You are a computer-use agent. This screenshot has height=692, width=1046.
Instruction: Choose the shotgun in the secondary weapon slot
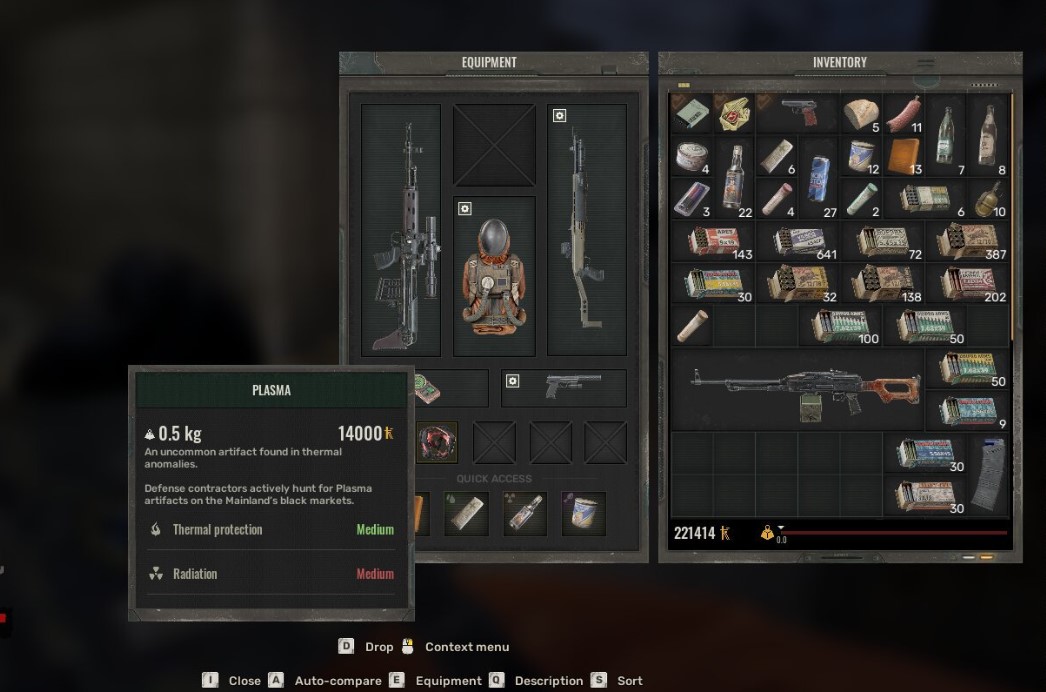click(587, 230)
